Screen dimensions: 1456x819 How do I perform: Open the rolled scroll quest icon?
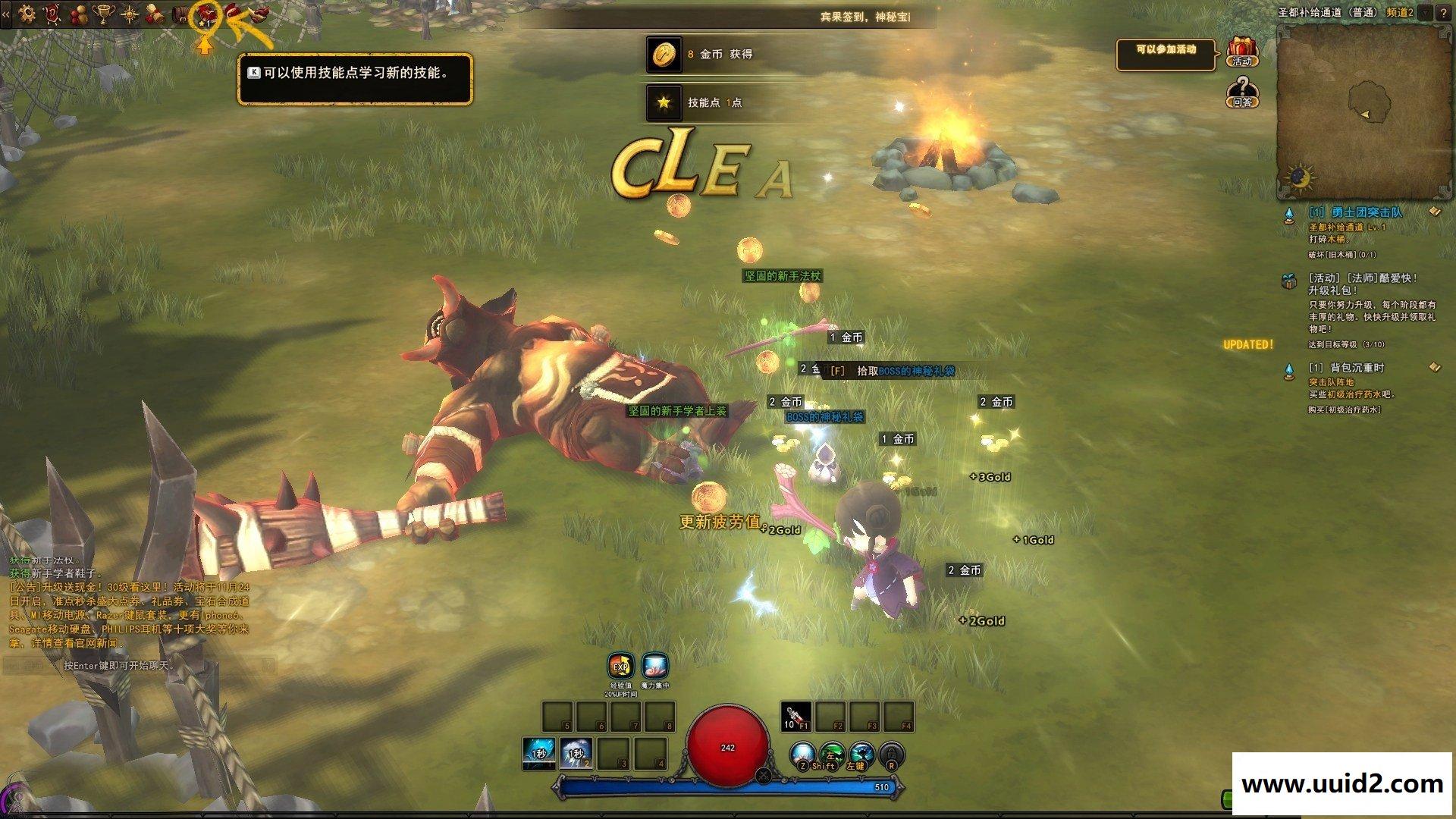(x=155, y=14)
